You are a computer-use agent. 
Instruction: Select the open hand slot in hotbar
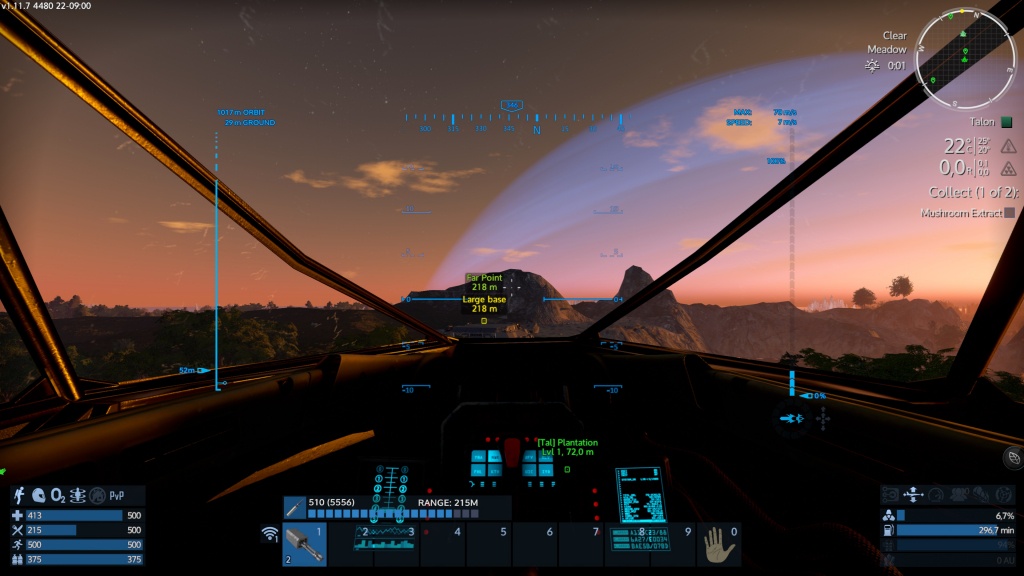click(718, 545)
